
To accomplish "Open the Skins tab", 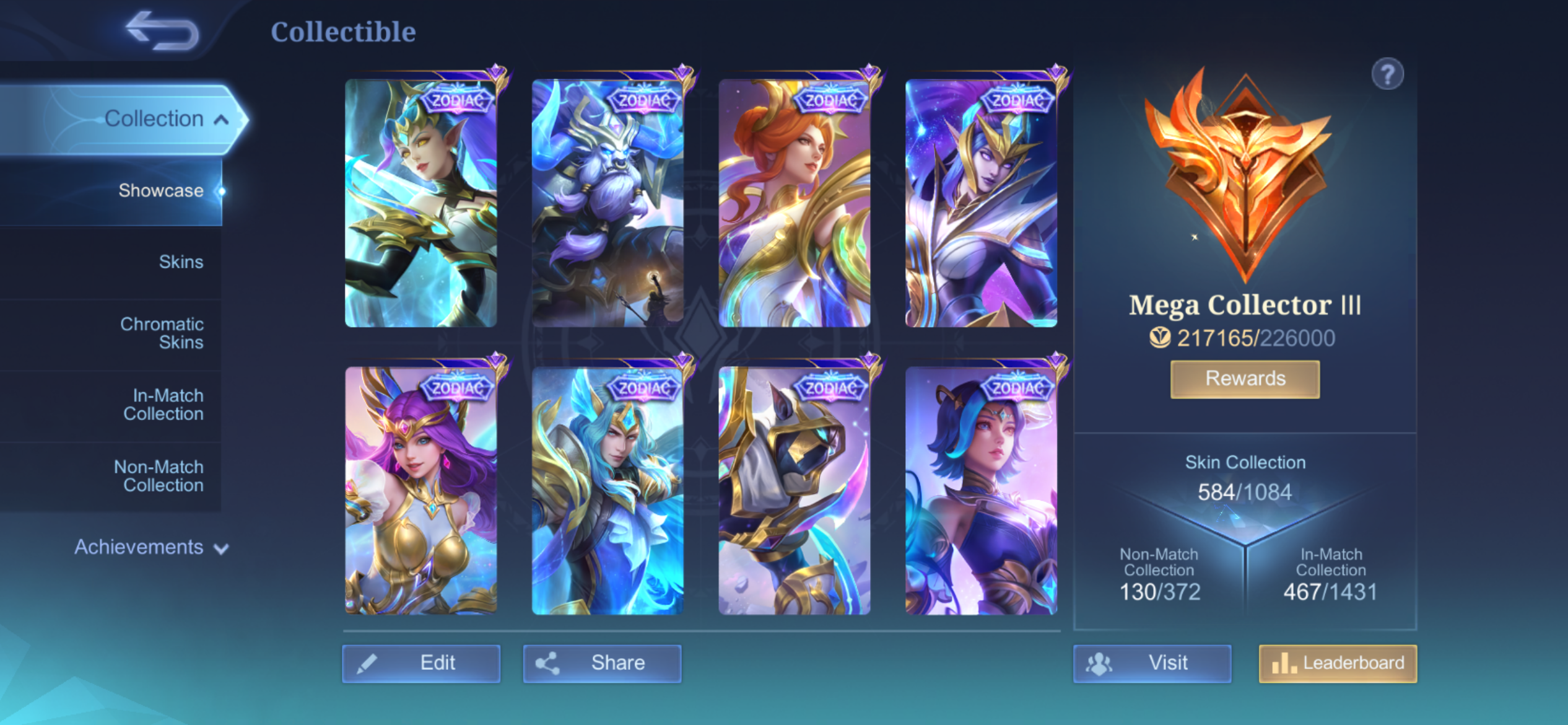I will click(x=180, y=262).
